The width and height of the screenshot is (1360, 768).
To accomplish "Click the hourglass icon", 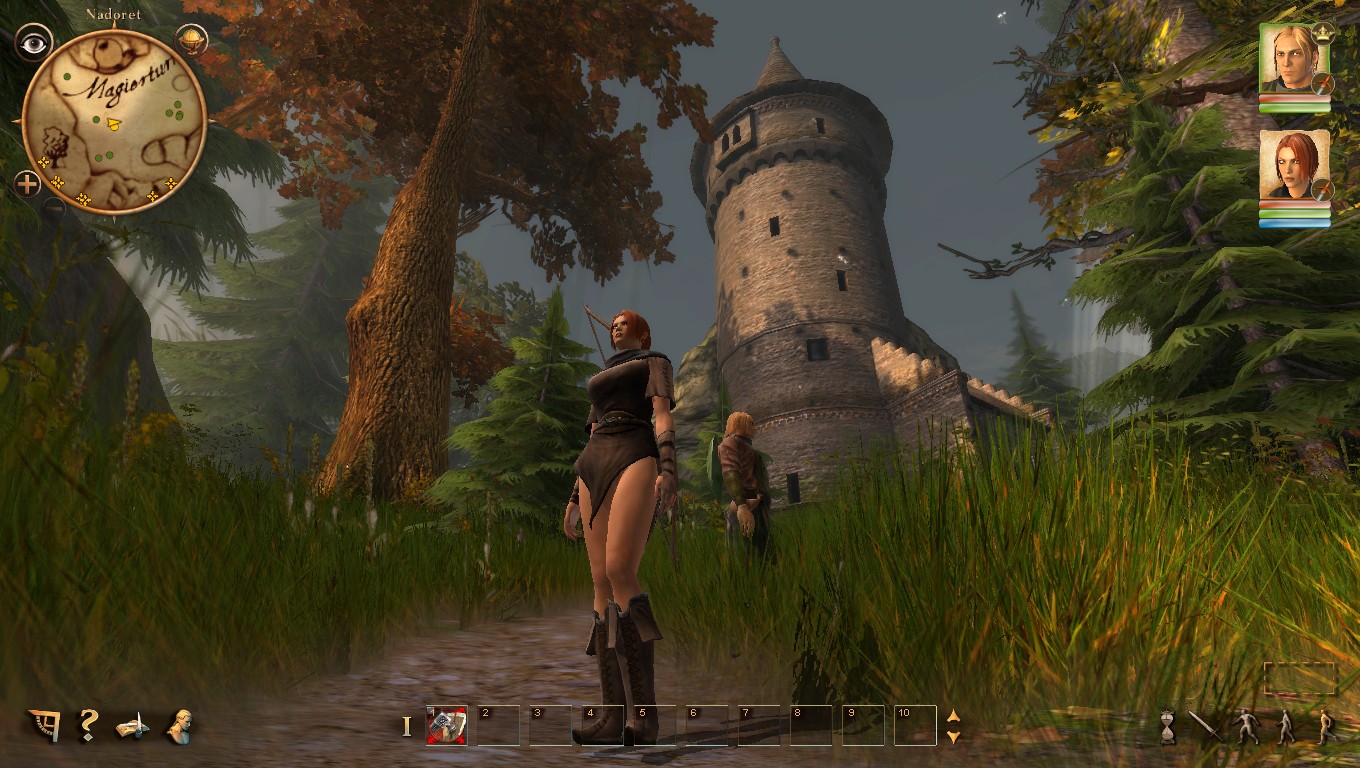I will [1166, 727].
